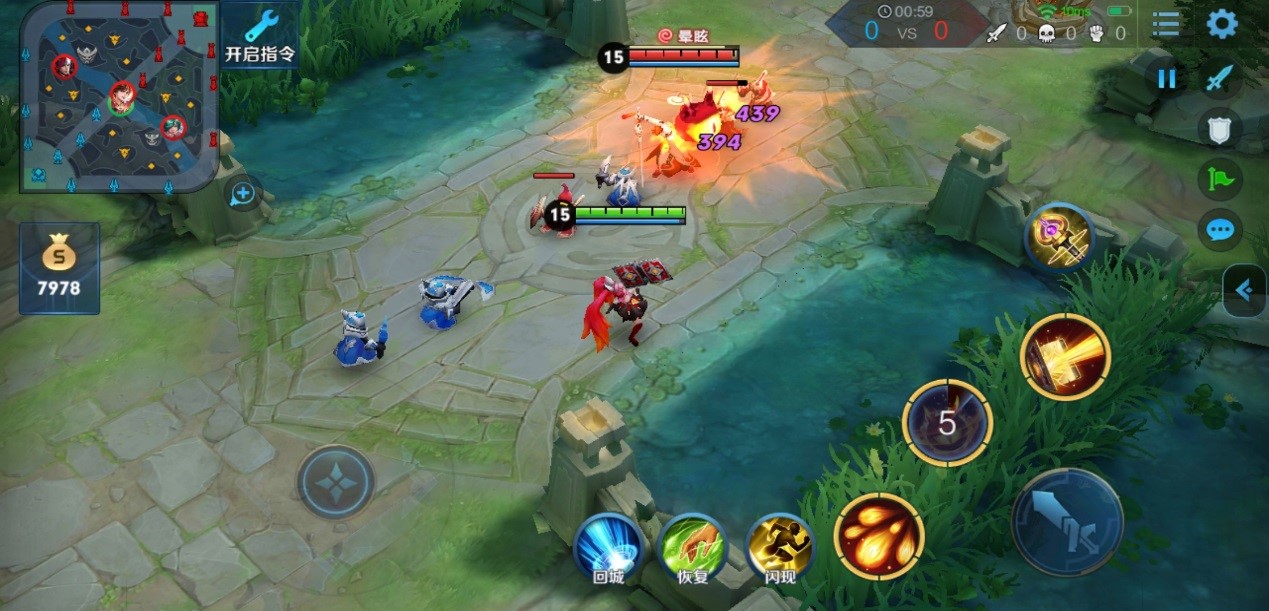This screenshot has width=1269, height=611.
Task: Open the chat bubble quick messages
Action: click(x=1220, y=231)
